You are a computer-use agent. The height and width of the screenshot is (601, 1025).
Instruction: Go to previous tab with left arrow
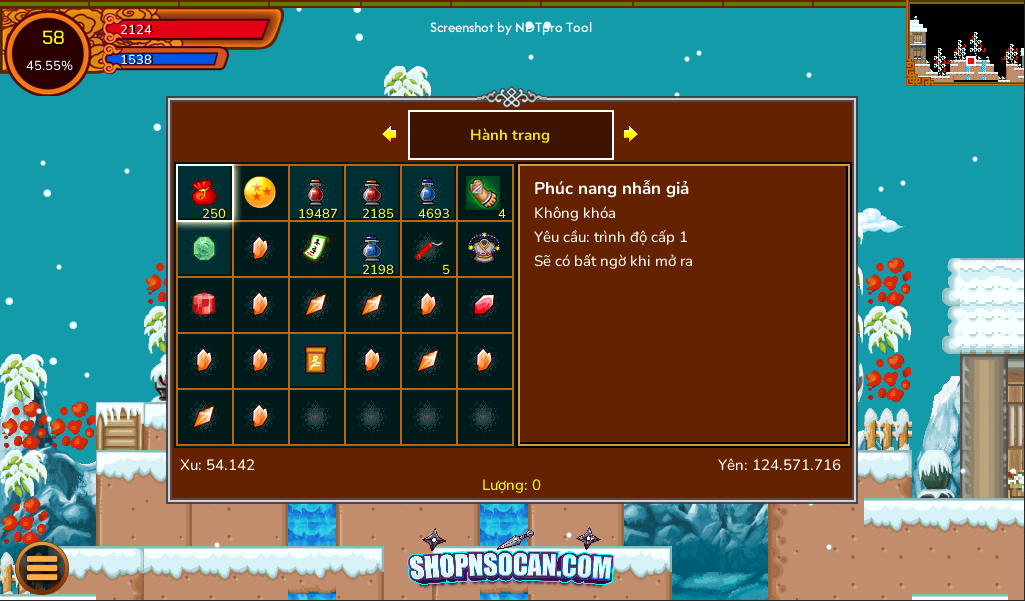[x=390, y=134]
